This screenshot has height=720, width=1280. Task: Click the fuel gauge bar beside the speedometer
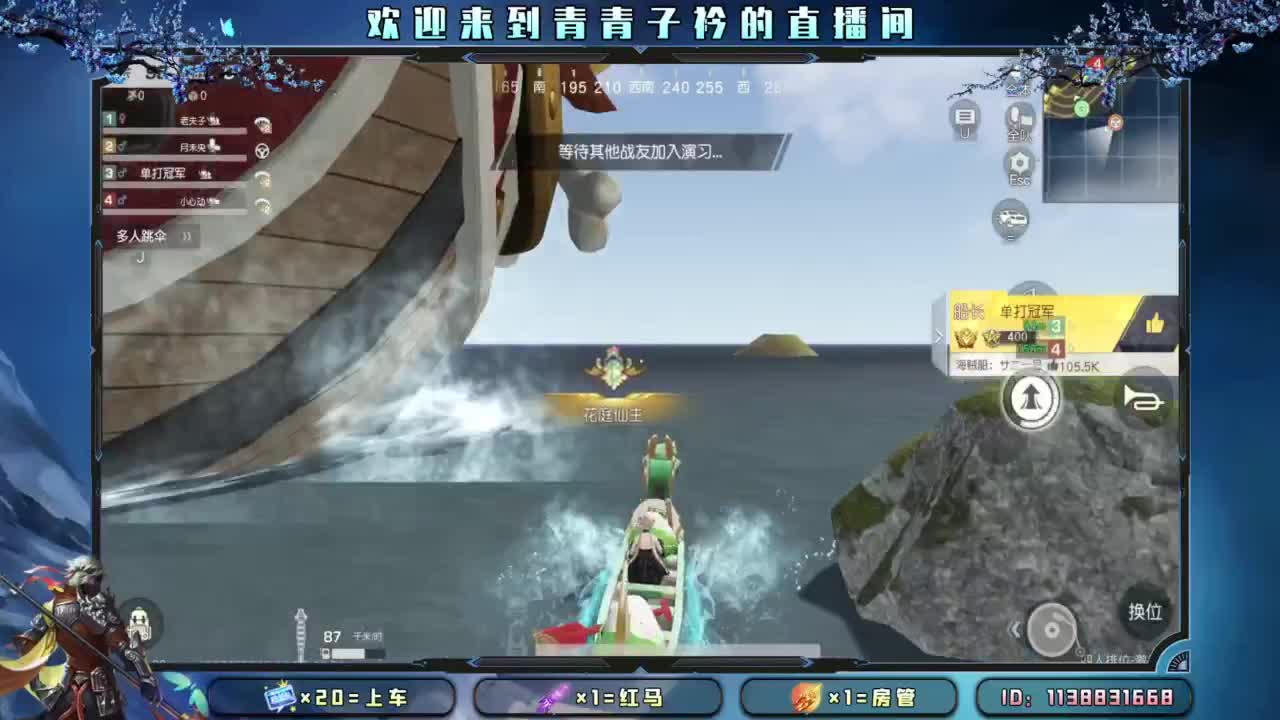[349, 653]
